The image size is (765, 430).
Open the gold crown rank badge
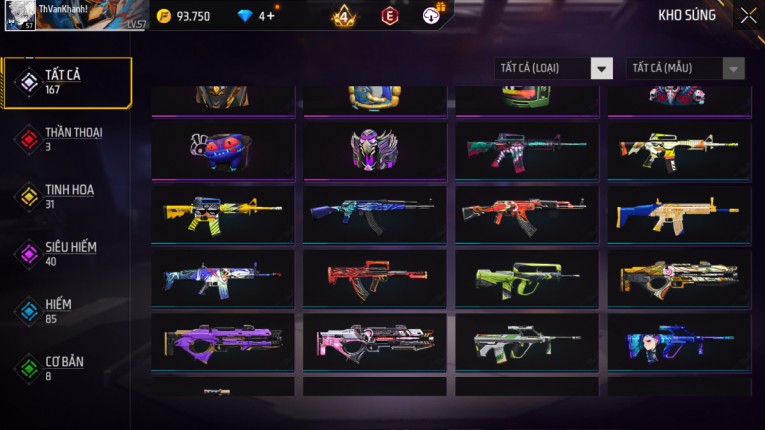(x=343, y=16)
